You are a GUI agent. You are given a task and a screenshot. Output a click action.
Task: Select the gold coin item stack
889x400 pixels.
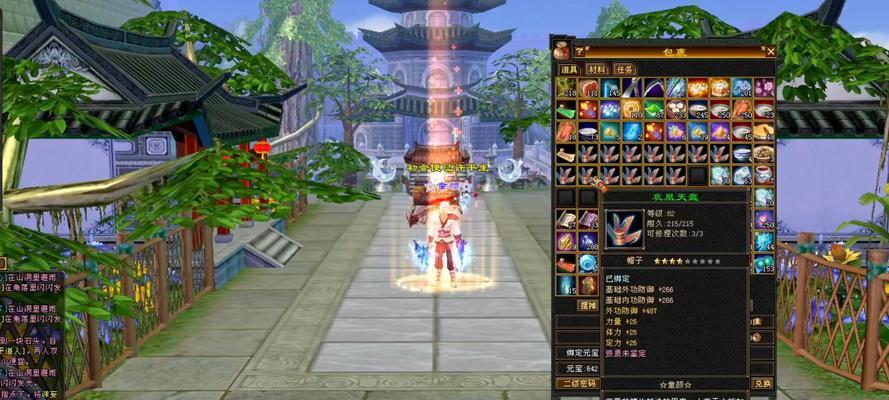(632, 110)
